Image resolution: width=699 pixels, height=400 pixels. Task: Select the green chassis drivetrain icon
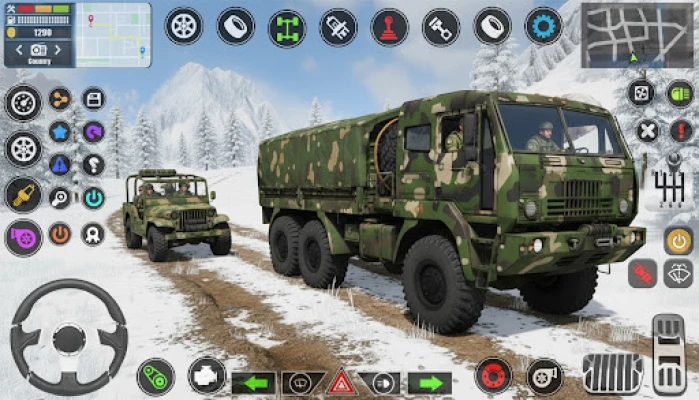click(x=287, y=27)
